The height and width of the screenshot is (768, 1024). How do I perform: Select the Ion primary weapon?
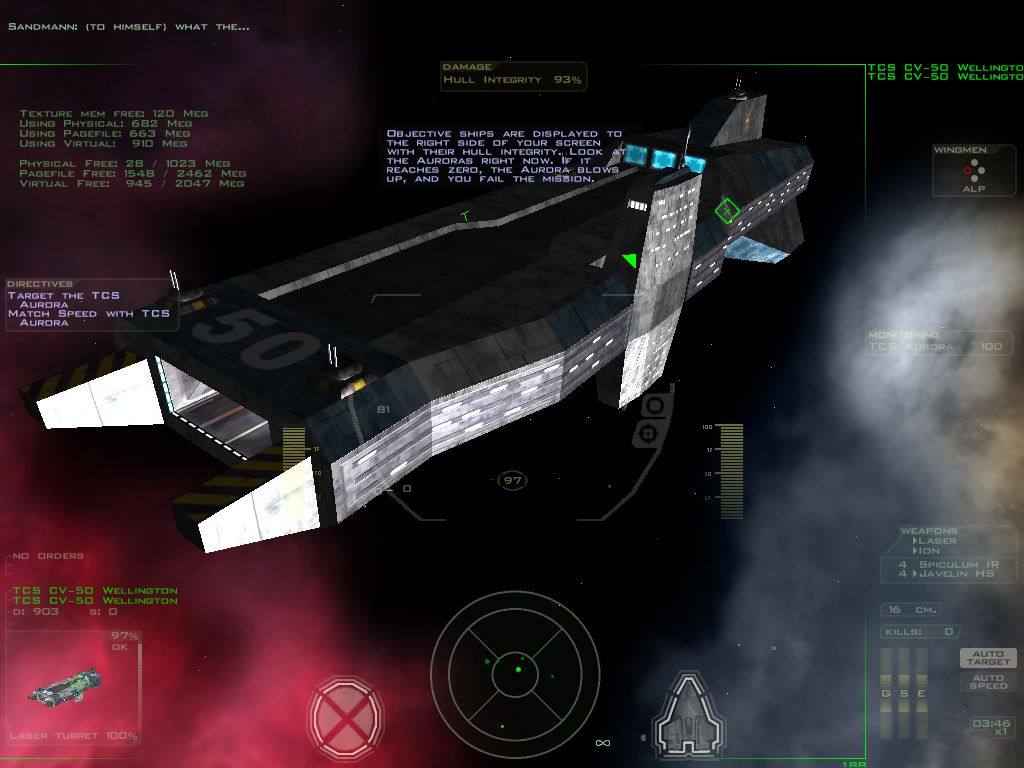coord(931,551)
